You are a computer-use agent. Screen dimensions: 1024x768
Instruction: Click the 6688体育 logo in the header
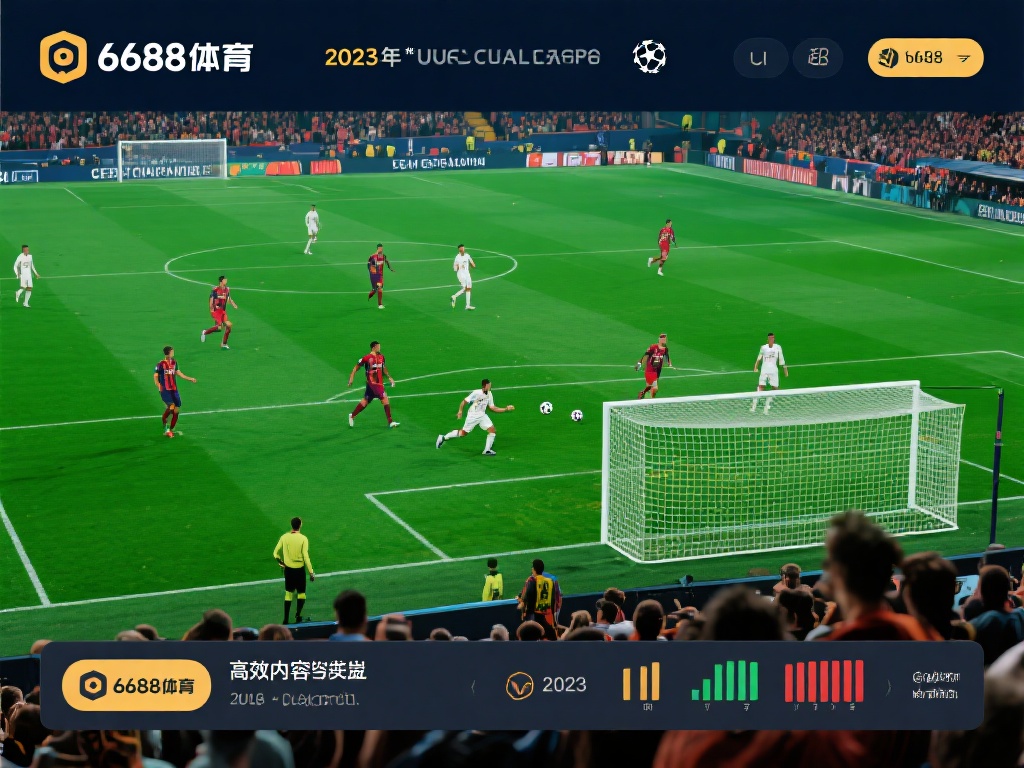(x=146, y=57)
